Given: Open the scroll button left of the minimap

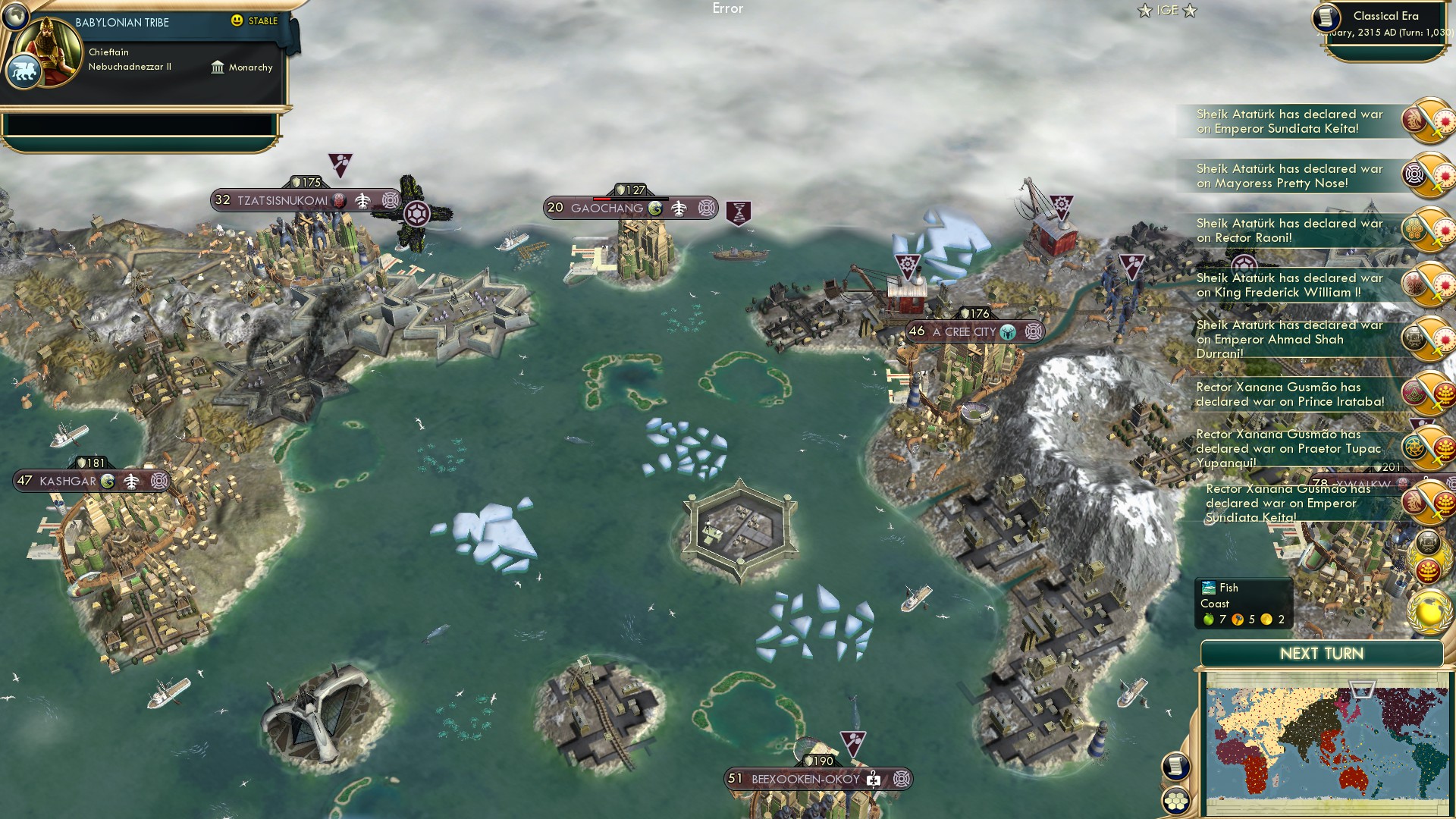Looking at the screenshot, I should pyautogui.click(x=1175, y=766).
